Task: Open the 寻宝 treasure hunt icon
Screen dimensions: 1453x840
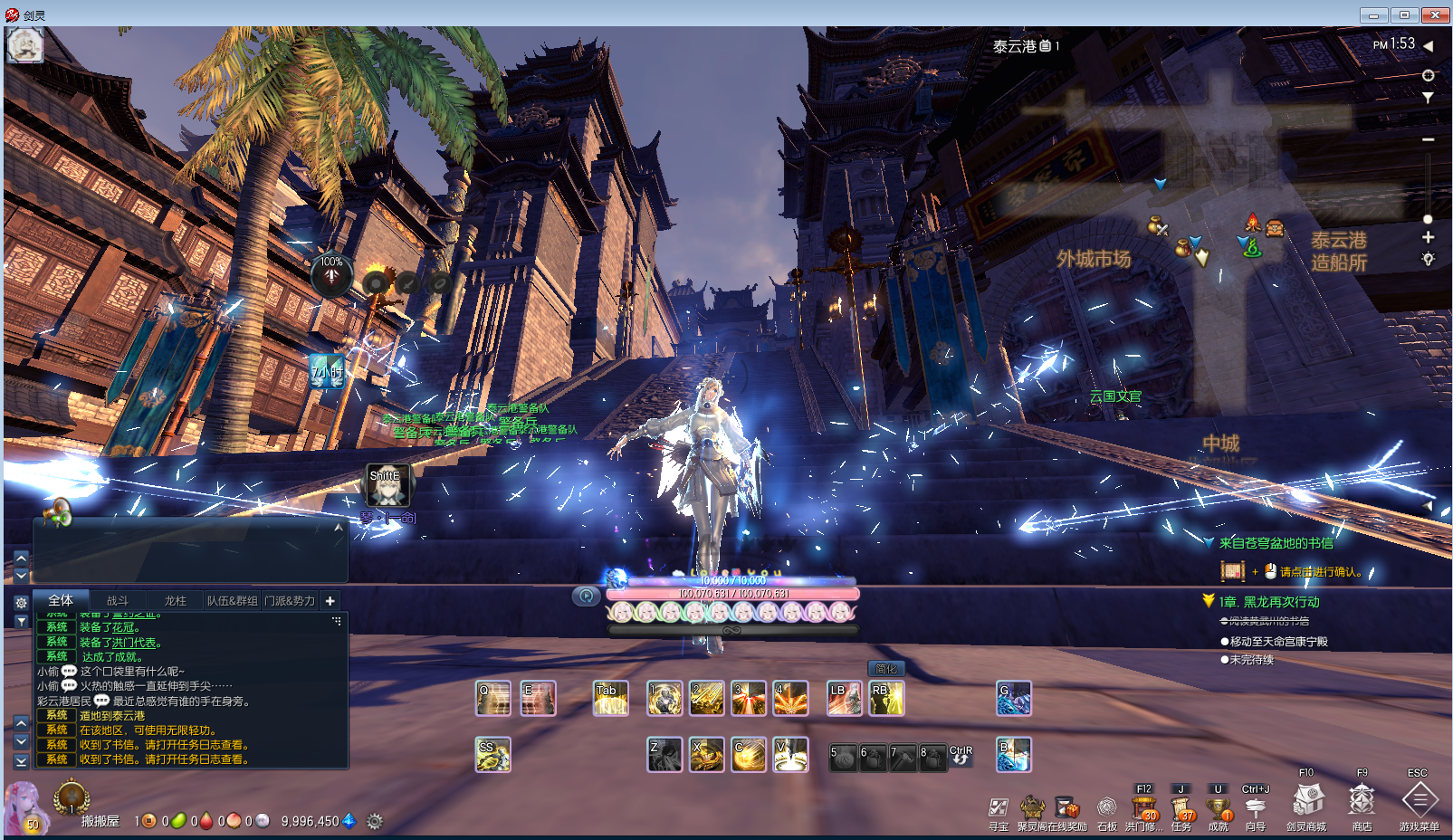Action: coord(998,808)
